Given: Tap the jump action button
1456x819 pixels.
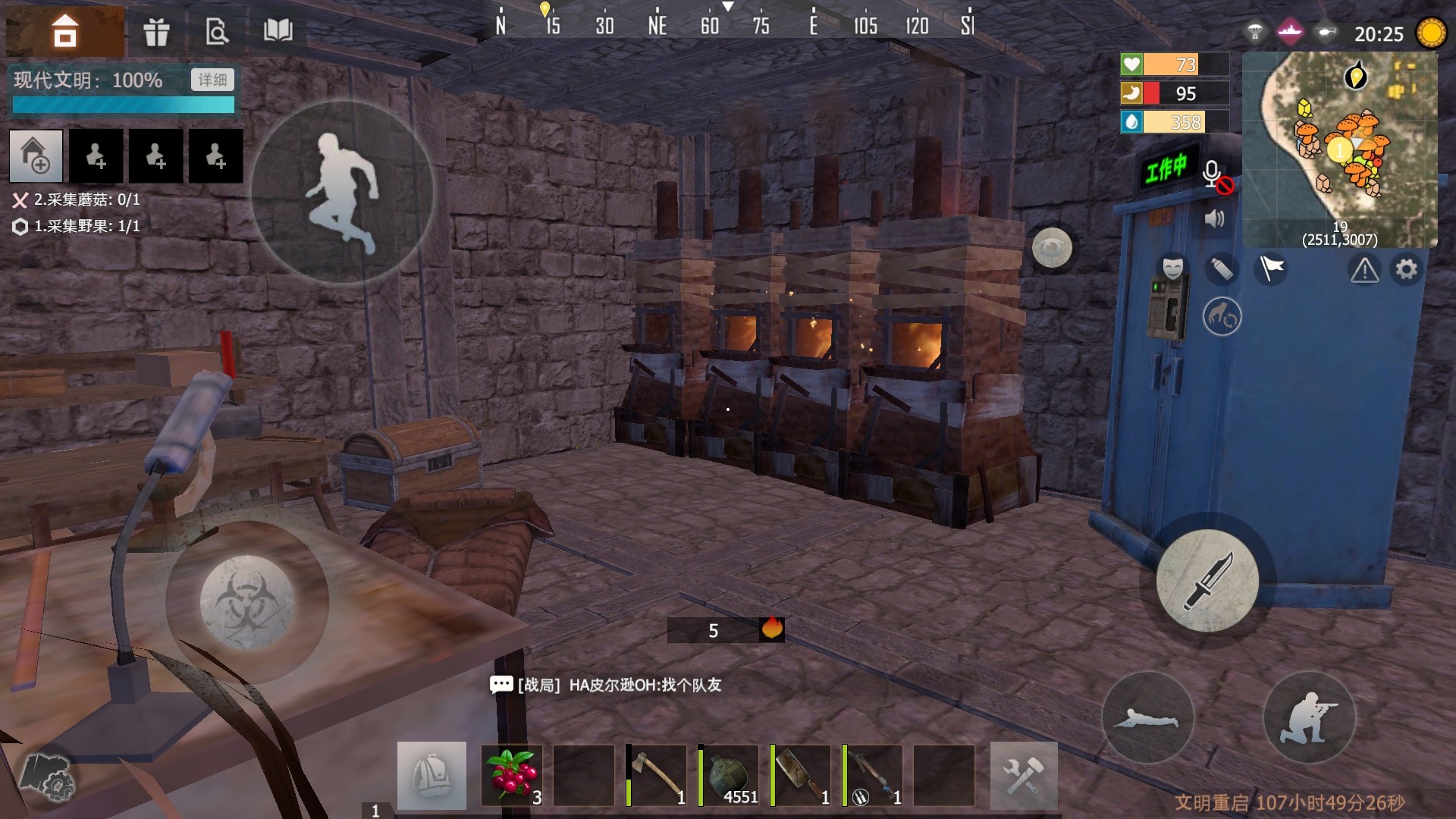Looking at the screenshot, I should (x=343, y=192).
